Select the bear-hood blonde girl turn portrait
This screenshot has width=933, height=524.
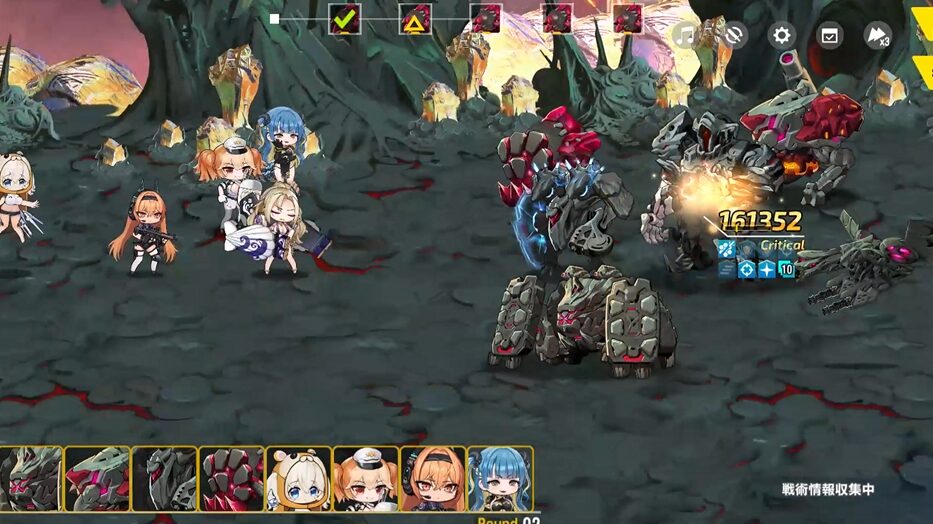tap(298, 479)
